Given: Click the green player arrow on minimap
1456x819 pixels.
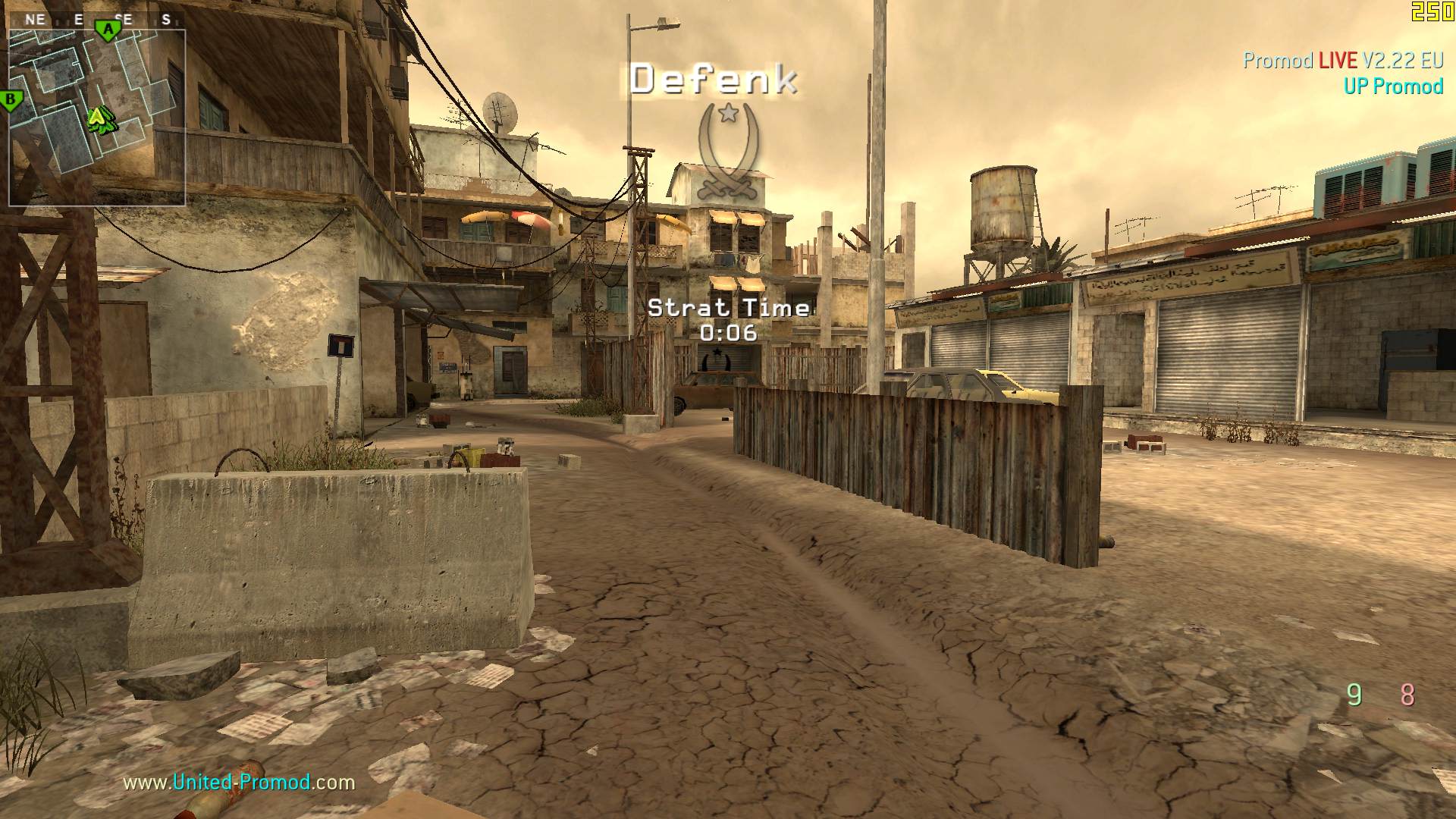Looking at the screenshot, I should [x=99, y=119].
